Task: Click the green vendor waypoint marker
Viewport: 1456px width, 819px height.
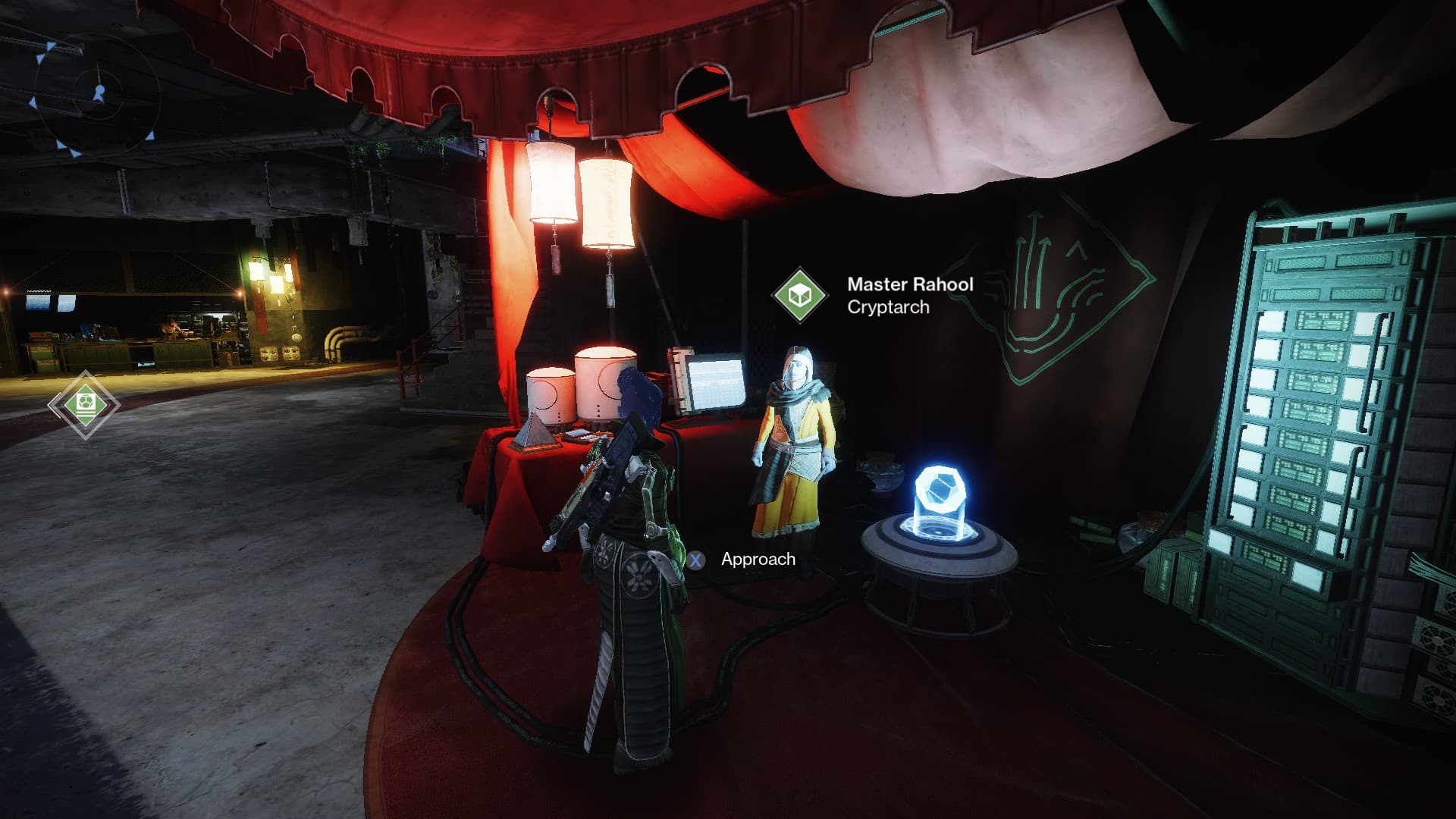Action: click(84, 405)
